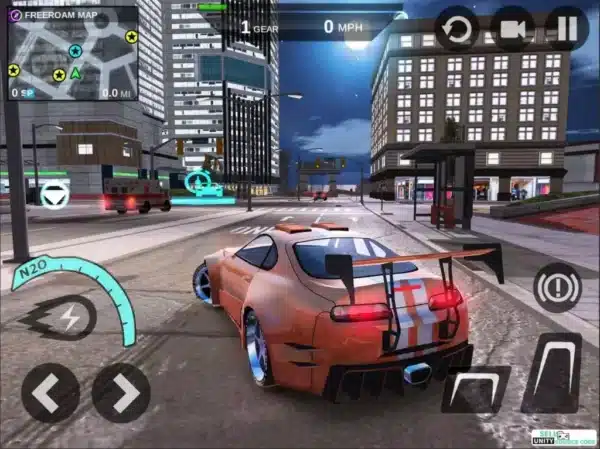This screenshot has height=449, width=600.
Task: Reset the car with the circular arrow button
Action: click(457, 28)
